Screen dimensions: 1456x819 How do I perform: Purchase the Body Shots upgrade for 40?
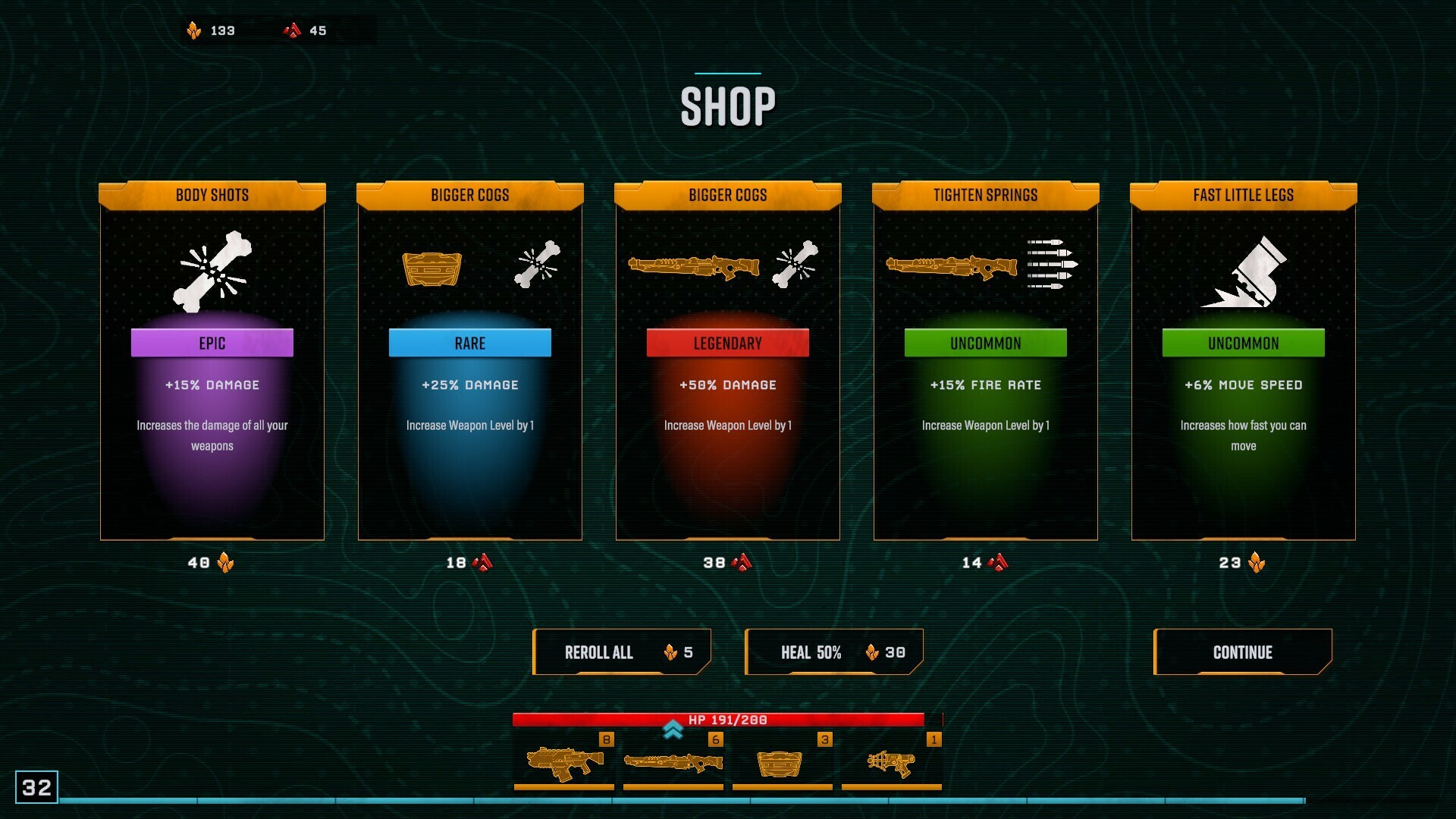pyautogui.click(x=211, y=562)
